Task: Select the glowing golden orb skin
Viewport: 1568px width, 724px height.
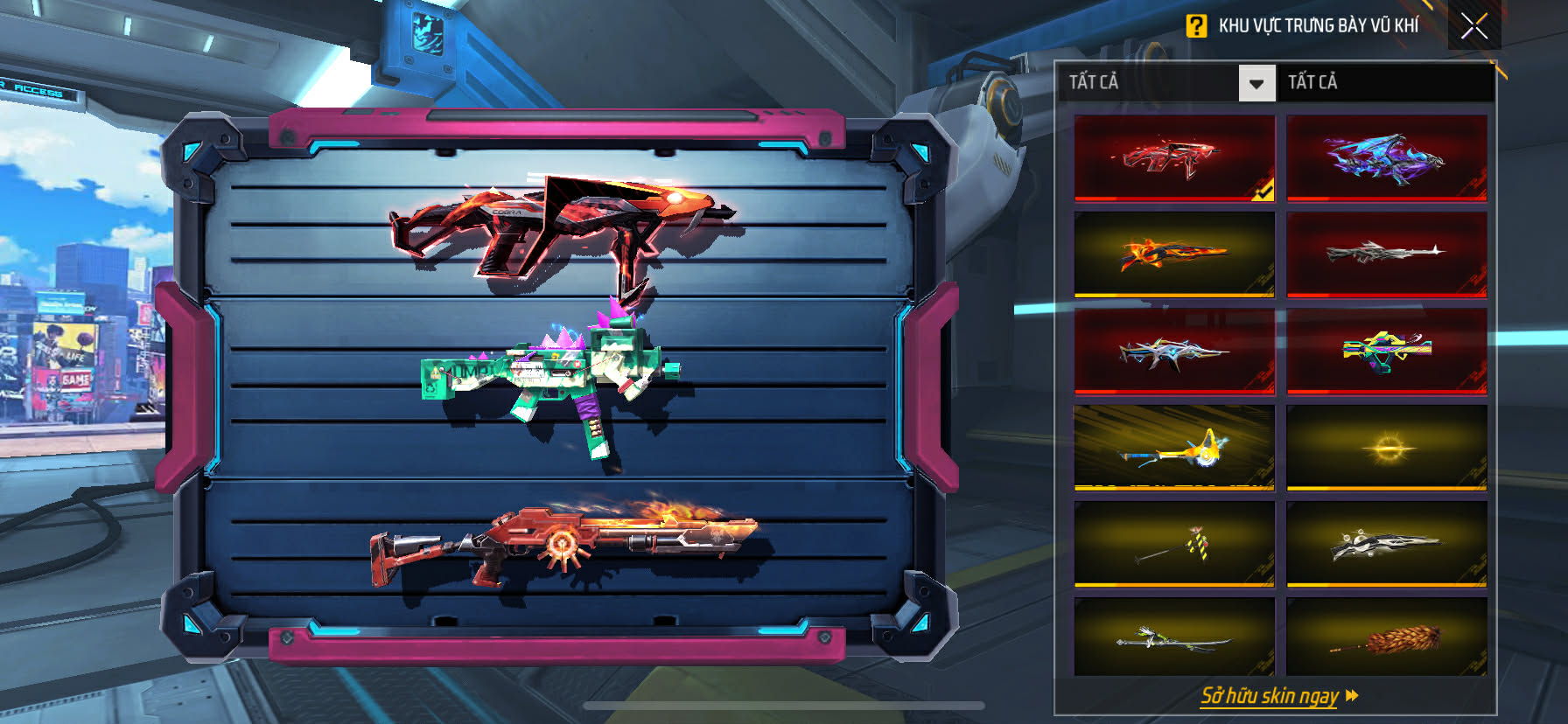Action: [x=1387, y=448]
